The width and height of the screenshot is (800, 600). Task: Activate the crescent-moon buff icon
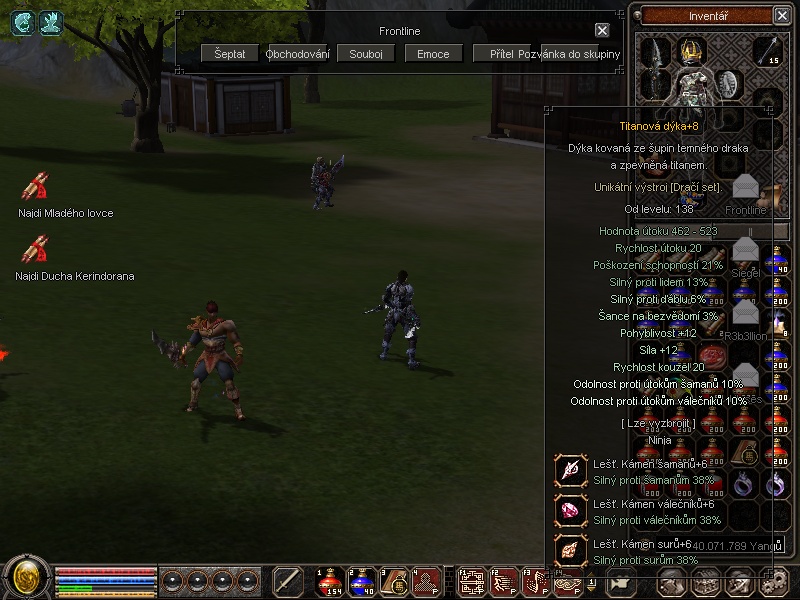click(21, 23)
